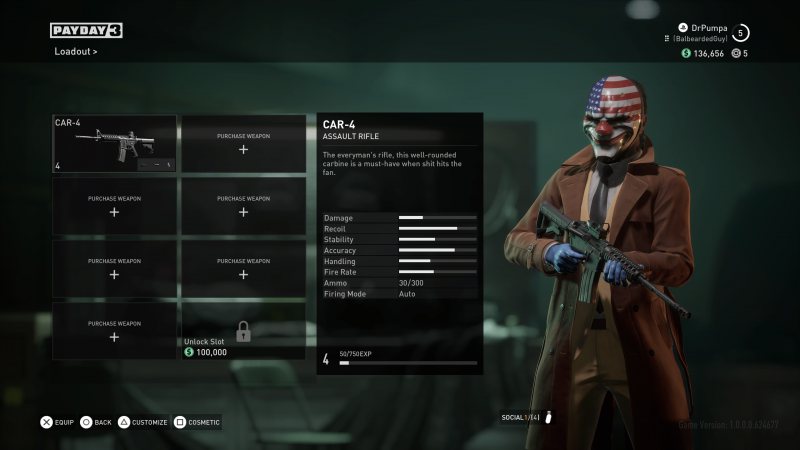The image size is (800, 450).
Task: Select the CAR-4 weapon slot
Action: [114, 144]
